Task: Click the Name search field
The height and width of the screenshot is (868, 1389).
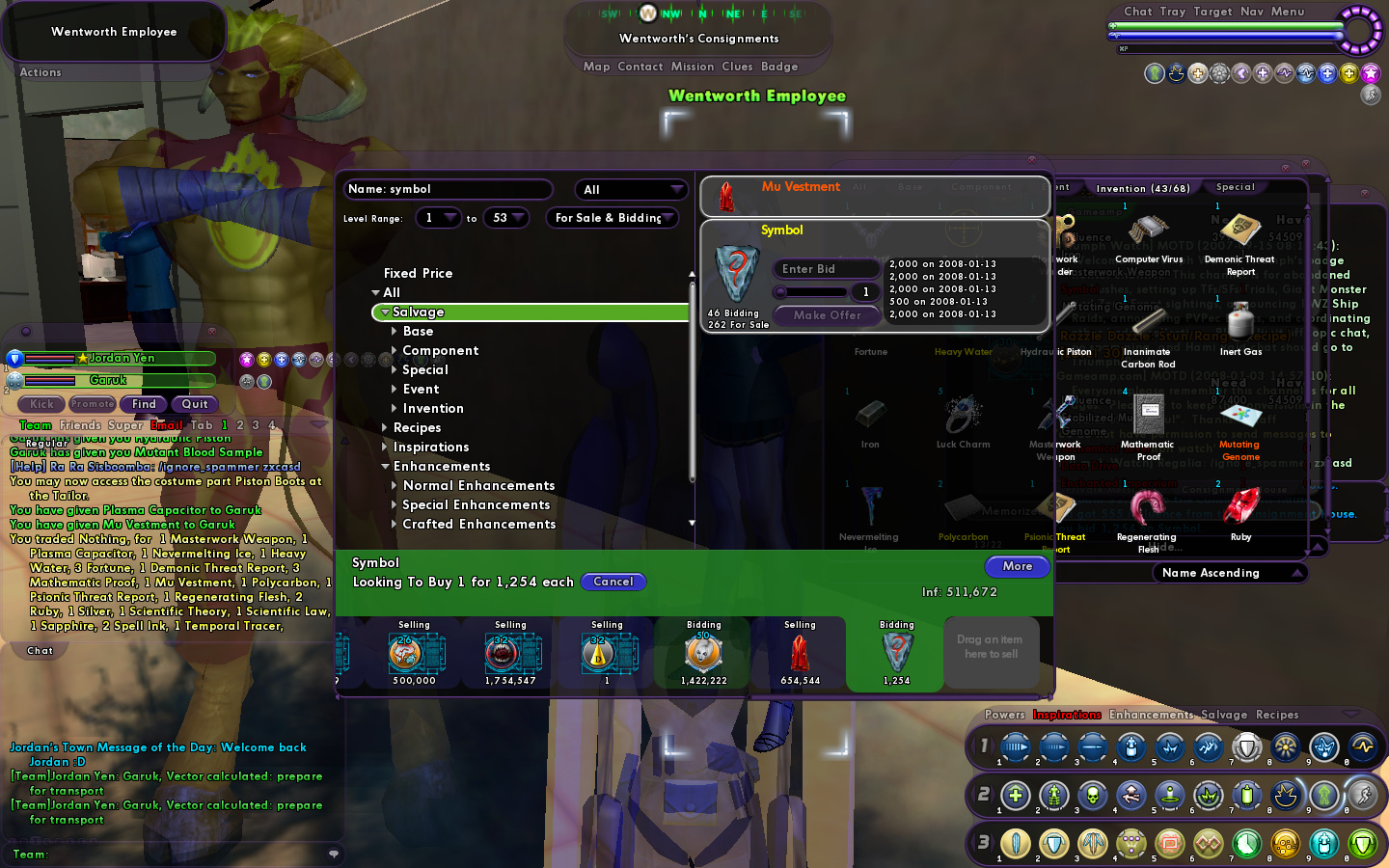Action: coord(449,189)
